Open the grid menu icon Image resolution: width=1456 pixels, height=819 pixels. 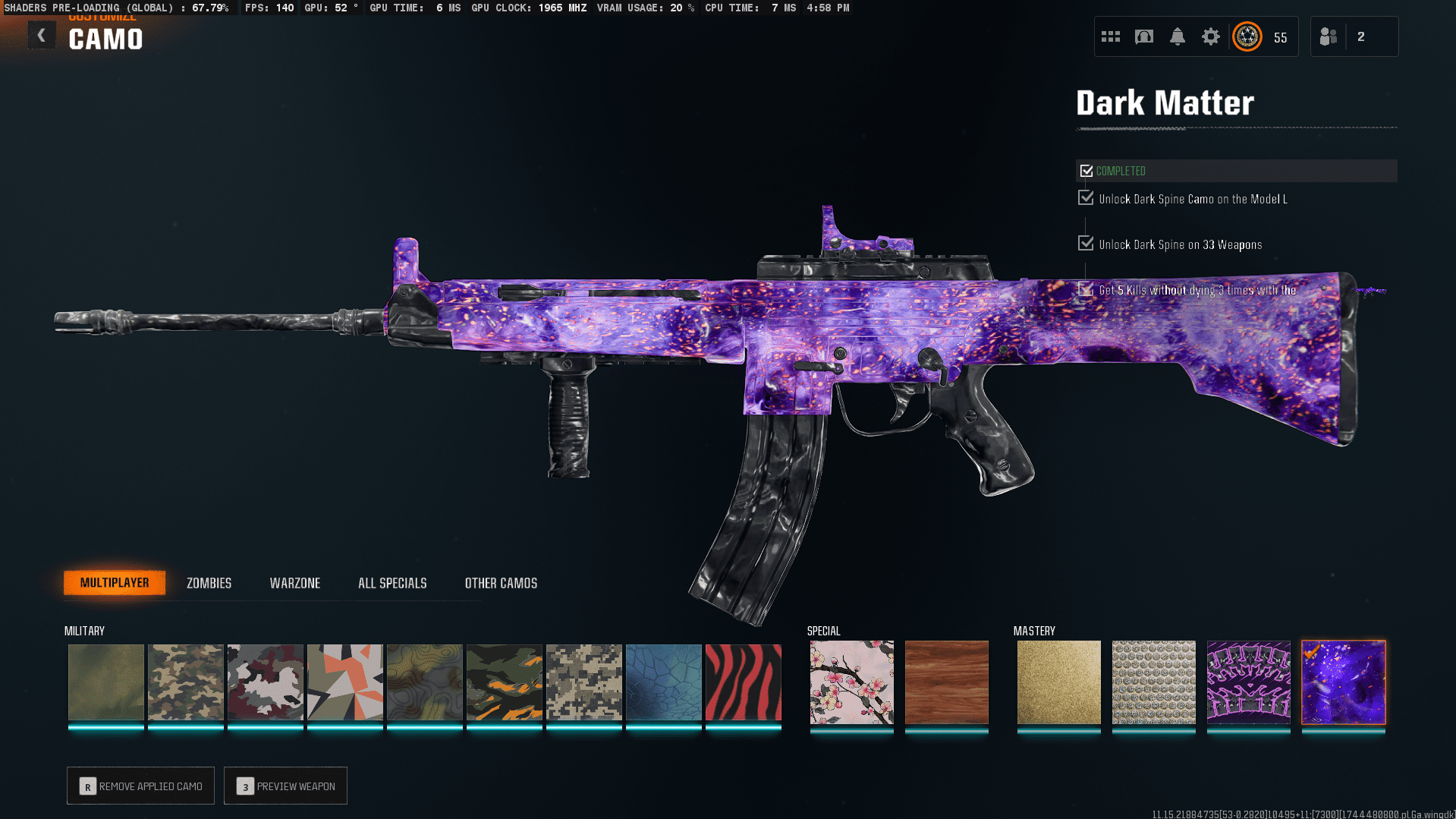(x=1110, y=36)
